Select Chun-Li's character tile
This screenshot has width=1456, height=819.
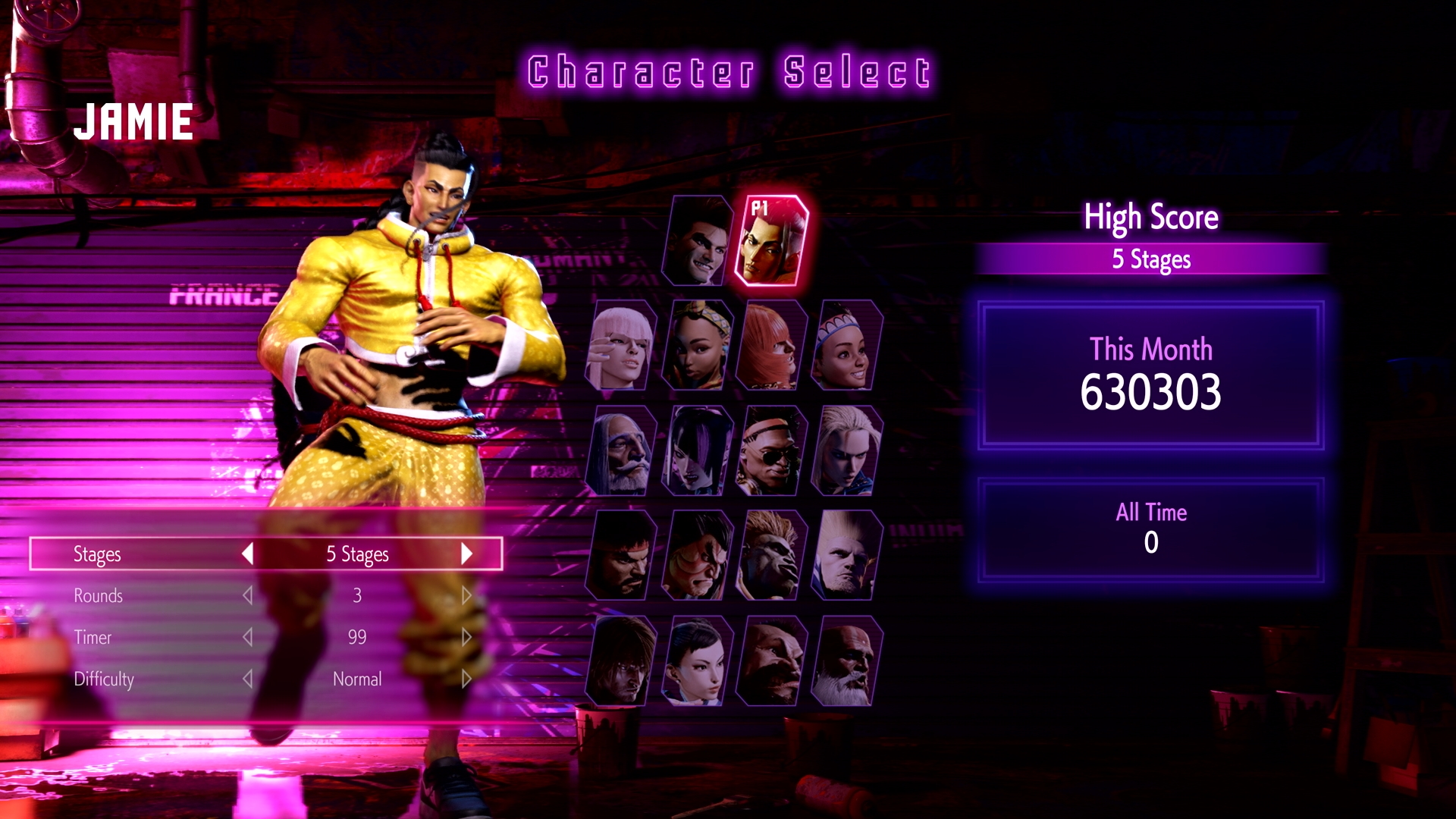pyautogui.click(x=698, y=661)
